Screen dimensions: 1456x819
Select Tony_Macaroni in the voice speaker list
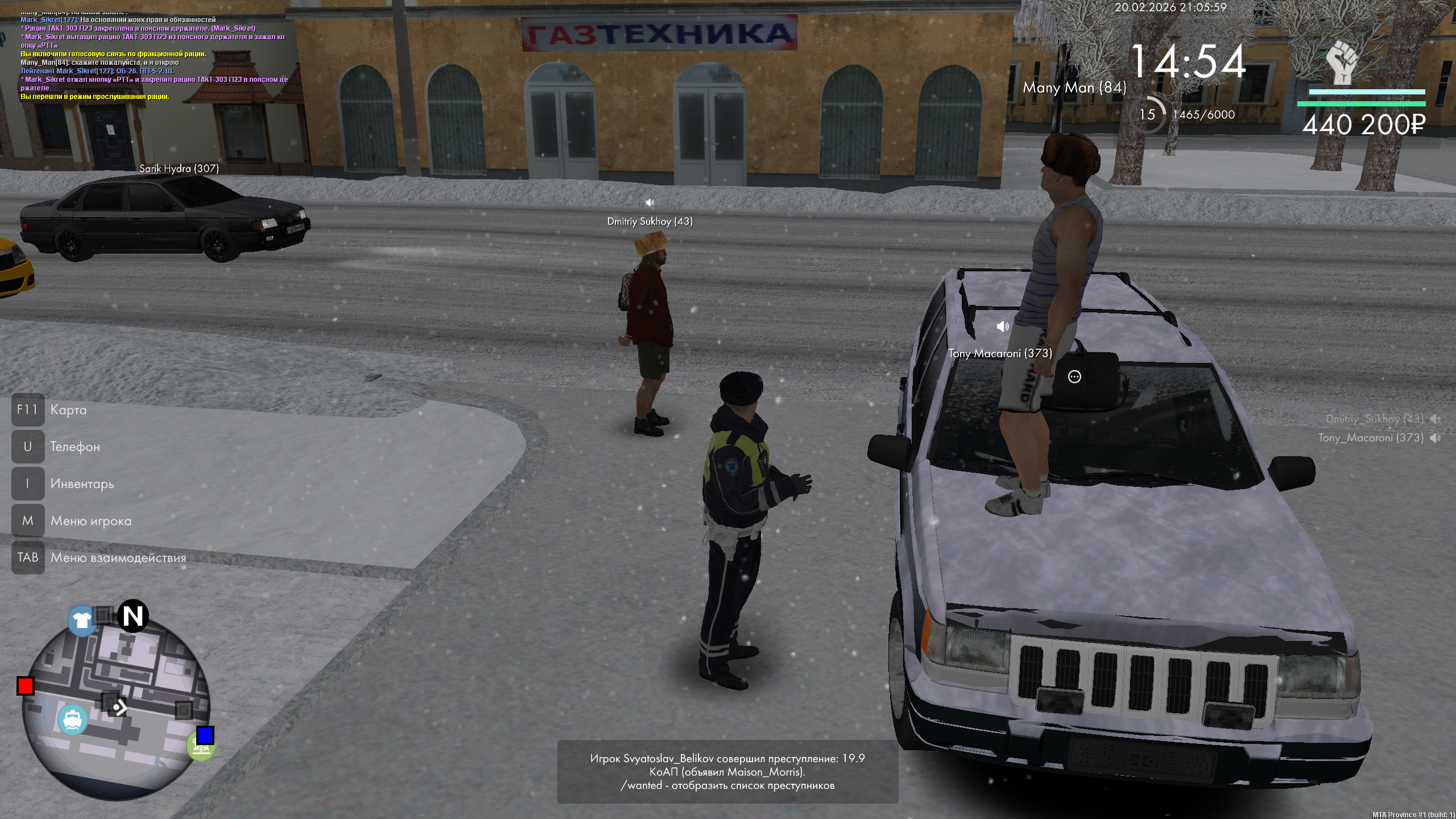(x=1371, y=438)
